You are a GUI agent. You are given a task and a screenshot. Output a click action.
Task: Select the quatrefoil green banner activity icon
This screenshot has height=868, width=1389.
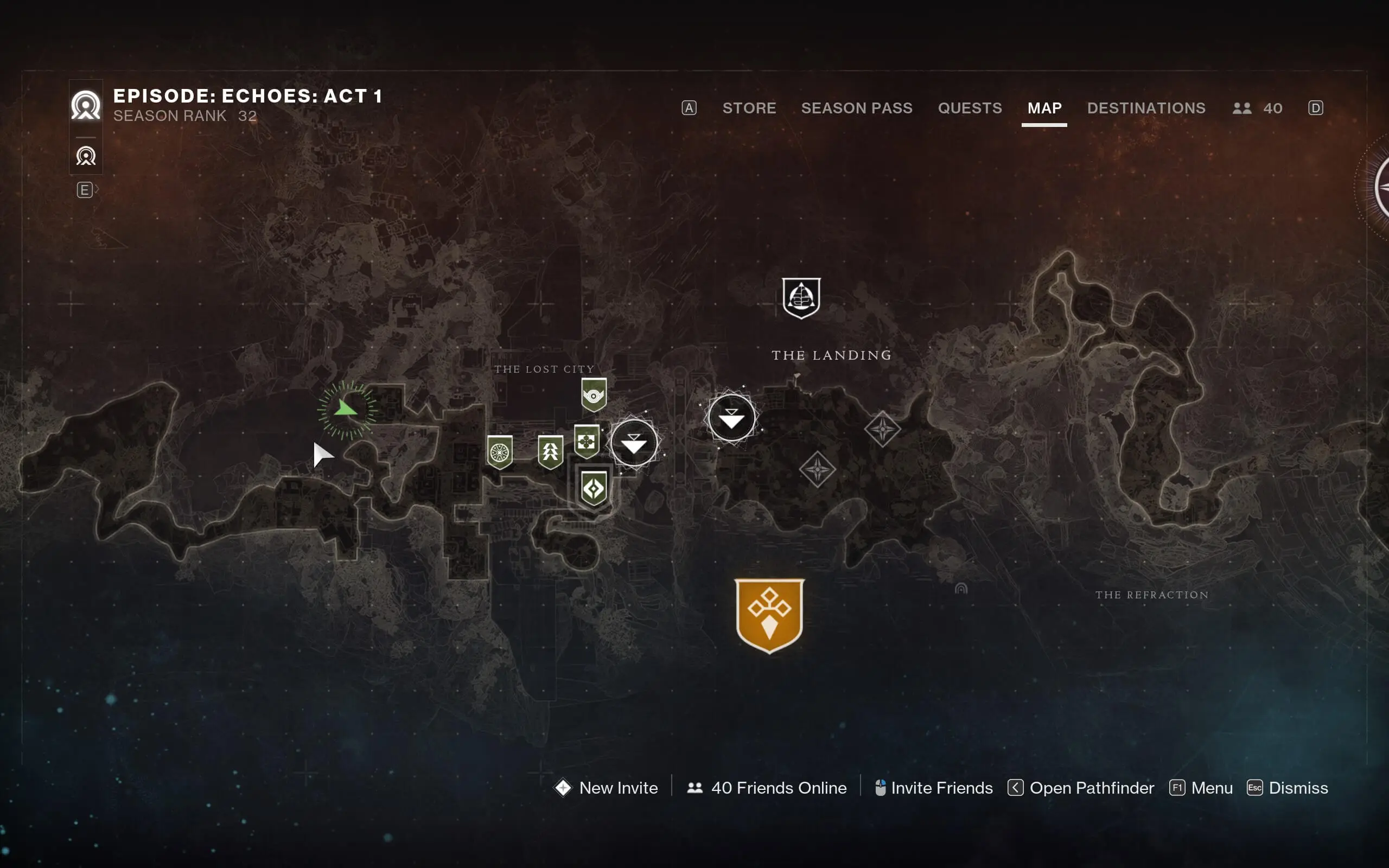586,441
